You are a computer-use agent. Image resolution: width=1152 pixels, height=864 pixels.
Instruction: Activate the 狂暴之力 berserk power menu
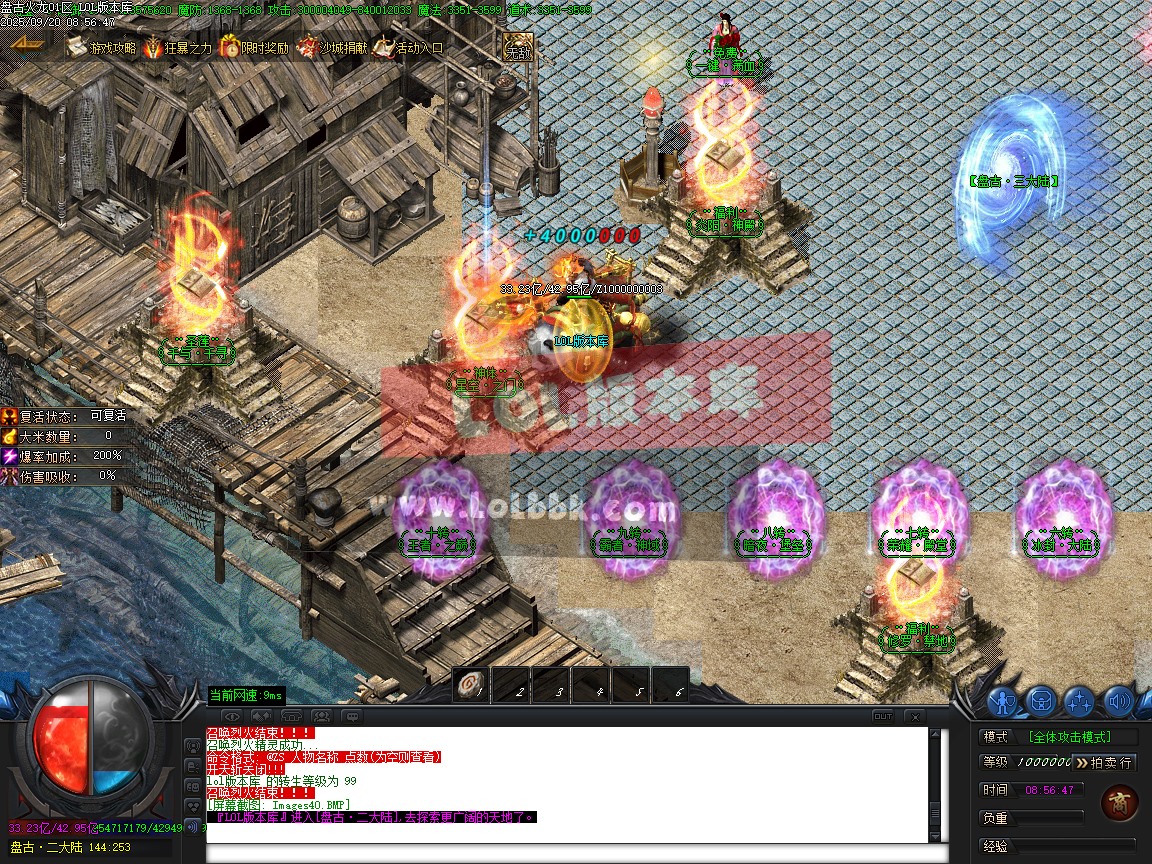click(178, 47)
